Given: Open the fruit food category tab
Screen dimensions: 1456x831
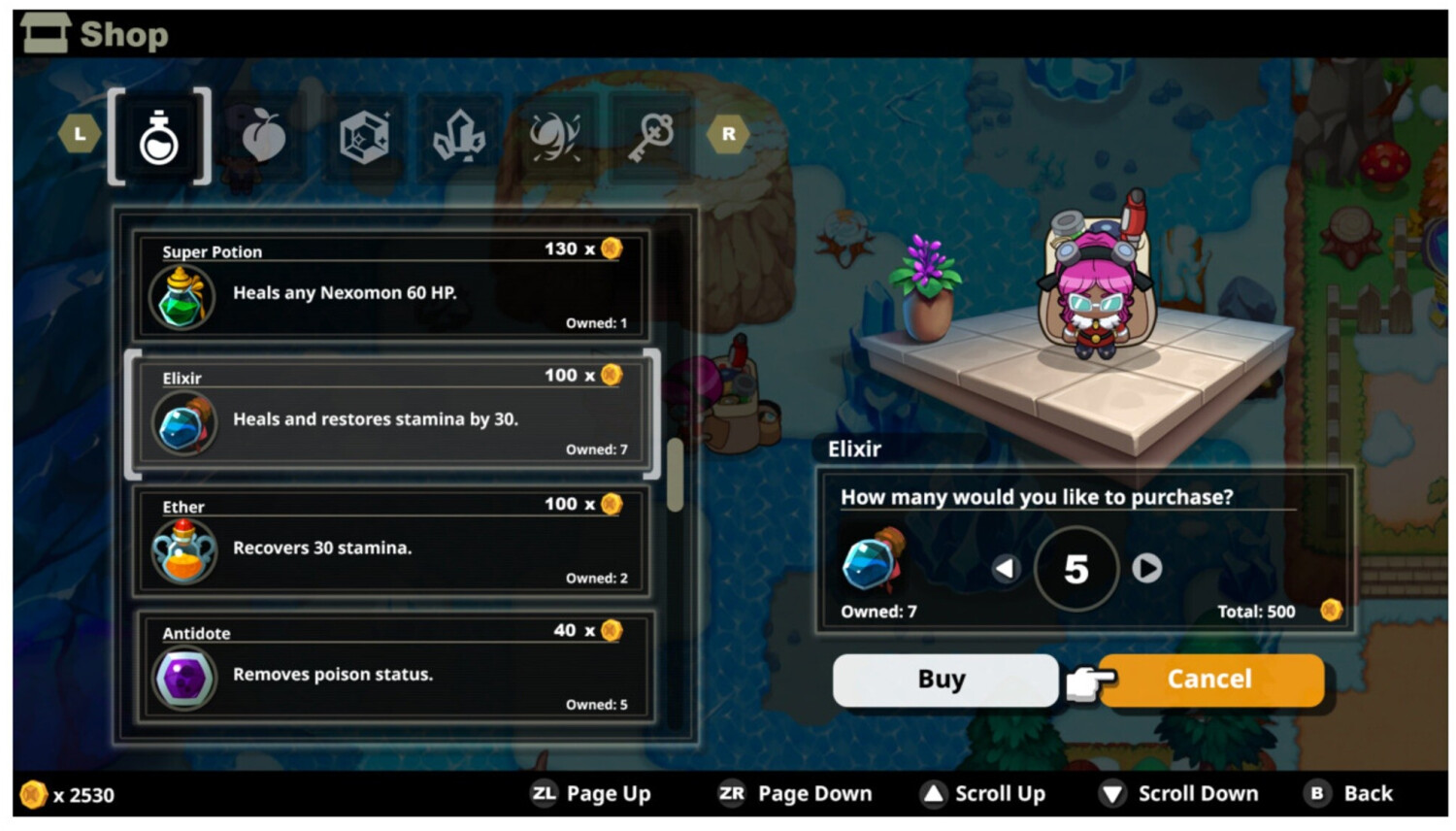Looking at the screenshot, I should tap(263, 137).
